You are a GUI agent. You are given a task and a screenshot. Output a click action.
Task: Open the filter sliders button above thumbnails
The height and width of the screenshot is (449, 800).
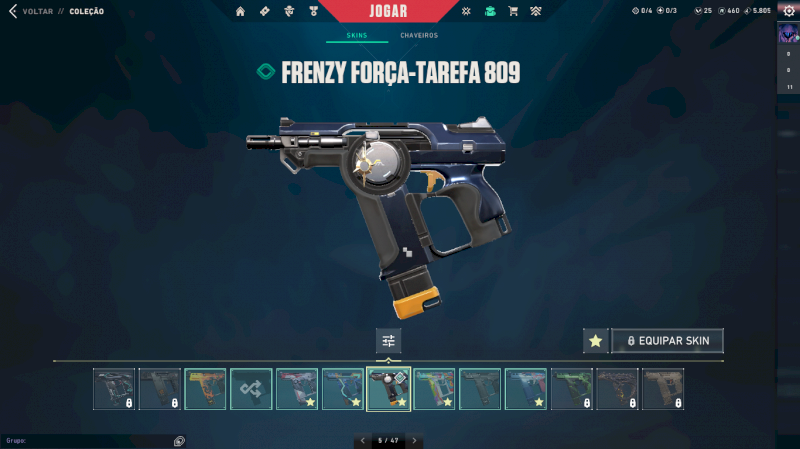(388, 341)
